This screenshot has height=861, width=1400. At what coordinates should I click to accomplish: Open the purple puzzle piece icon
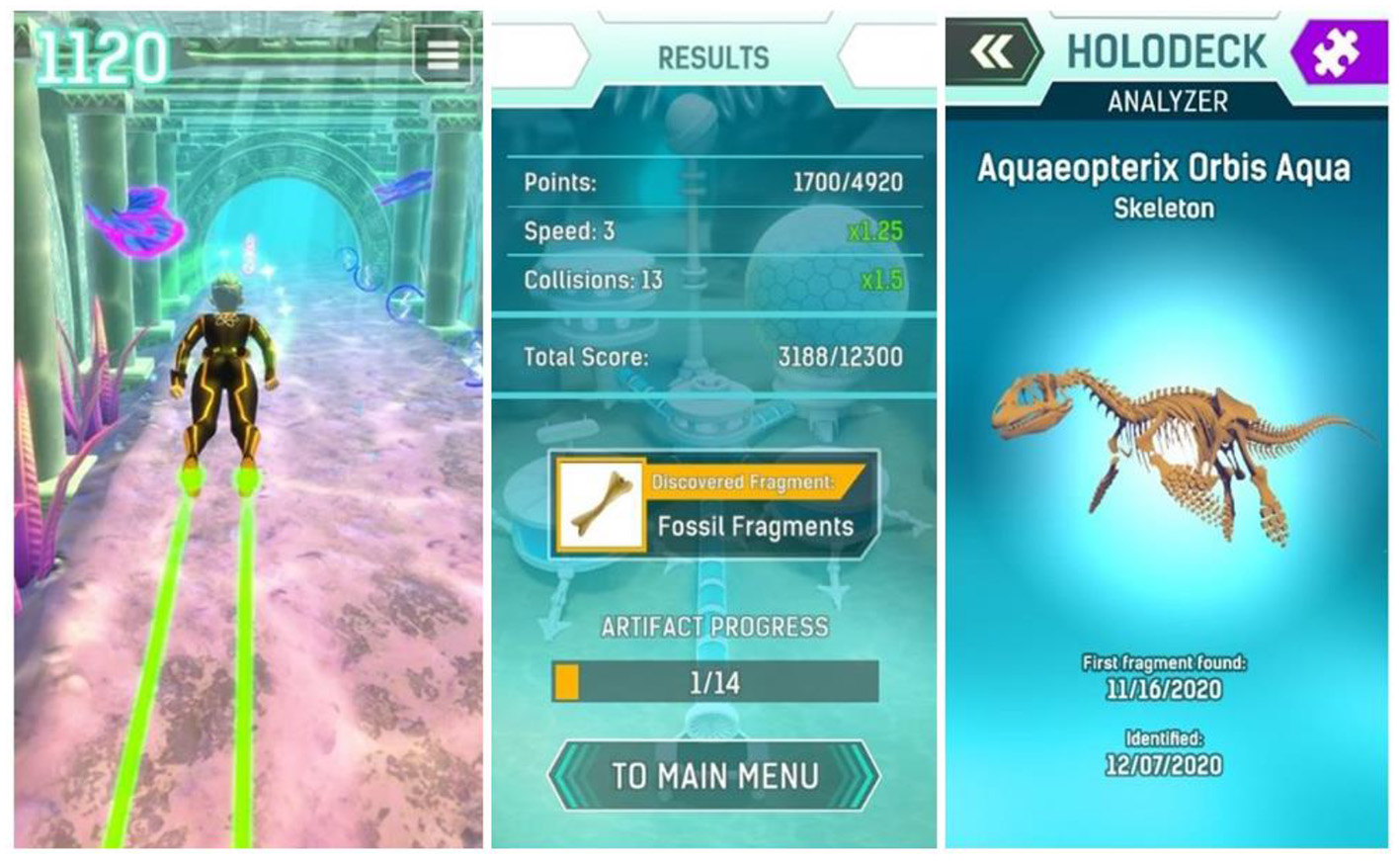pos(1336,52)
